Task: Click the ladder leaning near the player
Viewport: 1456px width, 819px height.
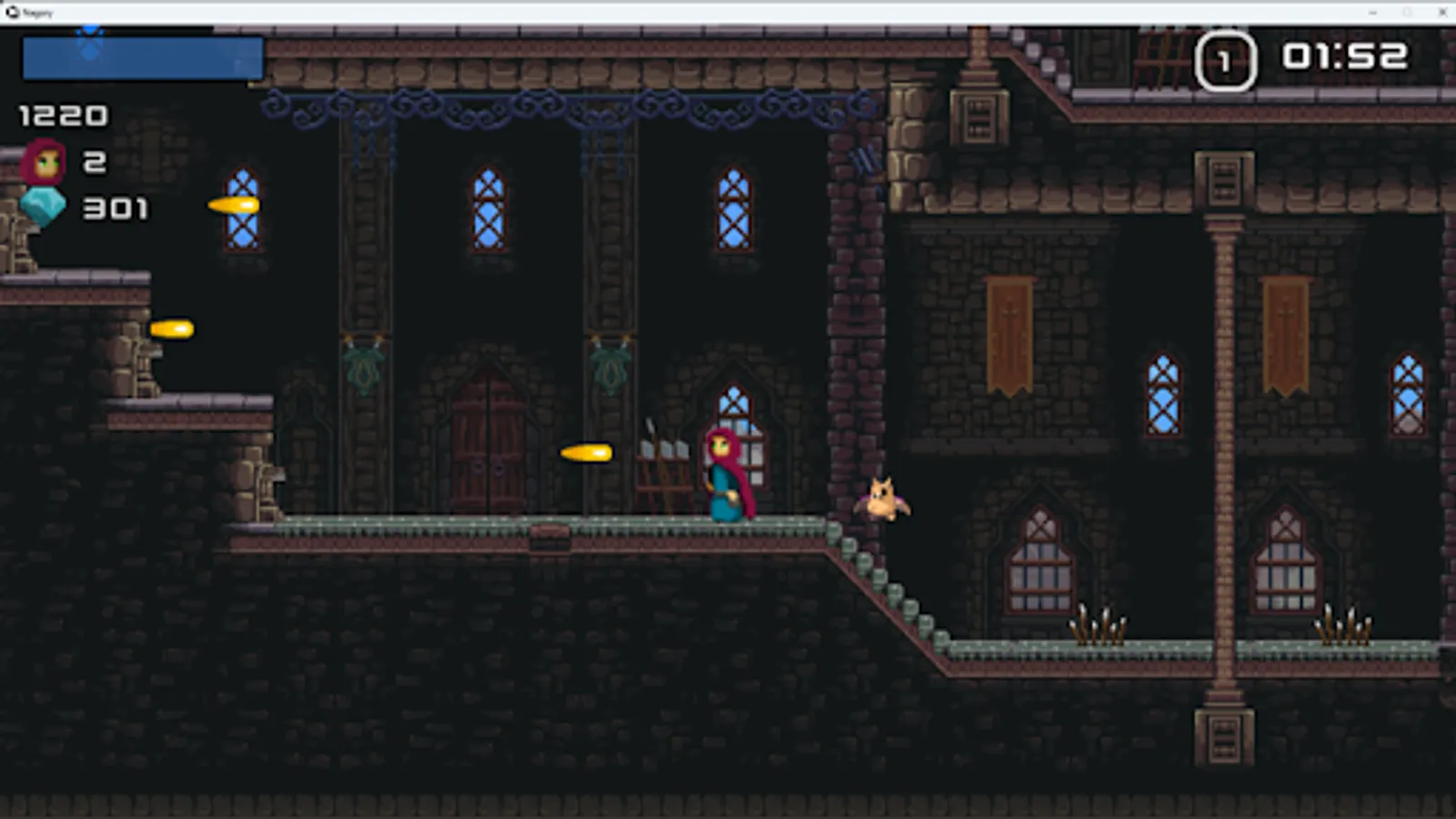Action: [x=664, y=464]
